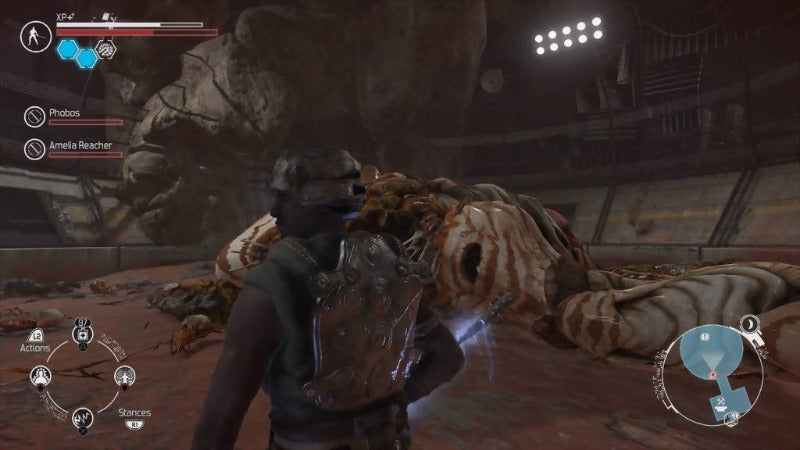The image size is (800, 450).
Task: Select companion Phobos portrait icon
Action: [x=34, y=117]
